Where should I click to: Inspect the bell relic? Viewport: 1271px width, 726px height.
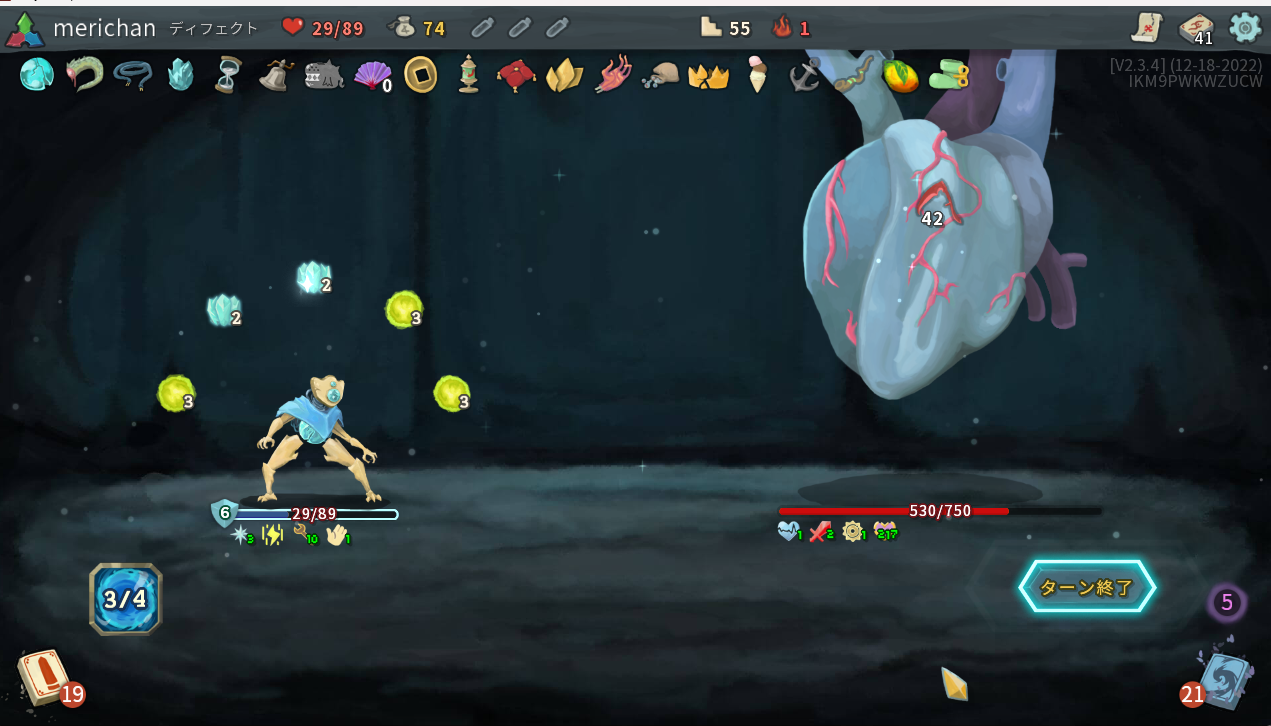tap(275, 74)
